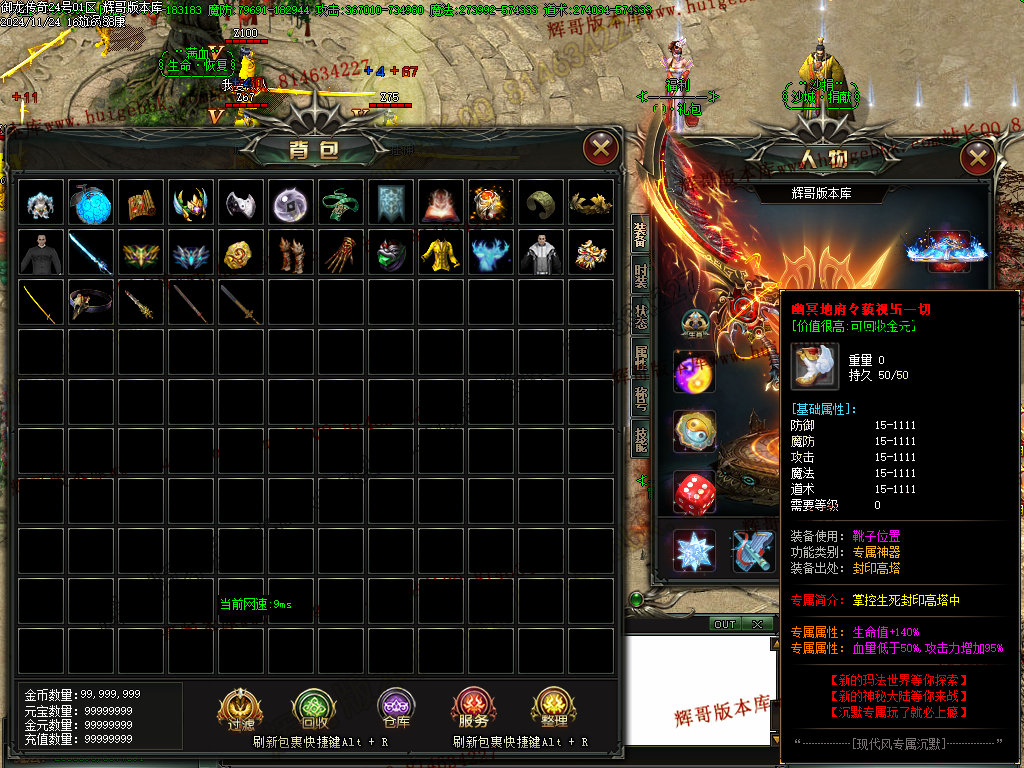Switch to the 装备 equipment tab
Viewport: 1024px width, 768px height.
click(640, 234)
